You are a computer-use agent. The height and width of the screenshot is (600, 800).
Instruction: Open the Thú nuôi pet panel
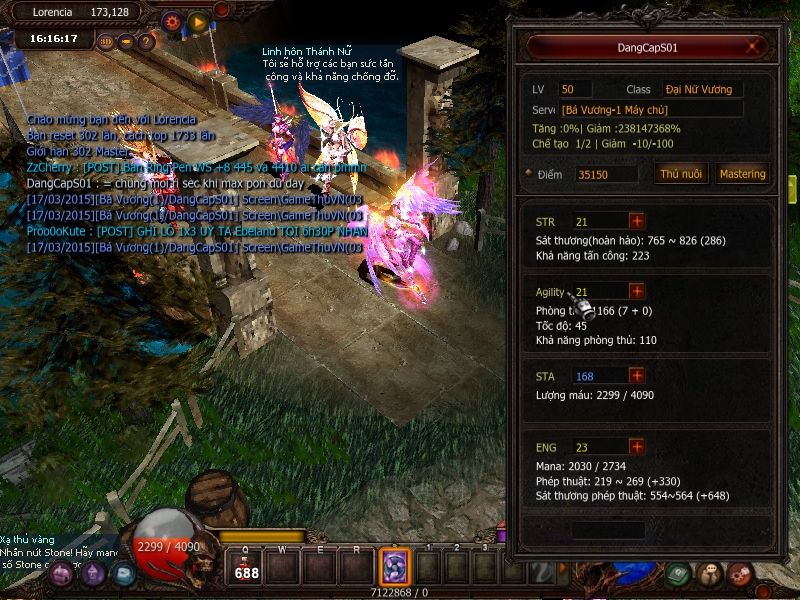click(x=682, y=174)
